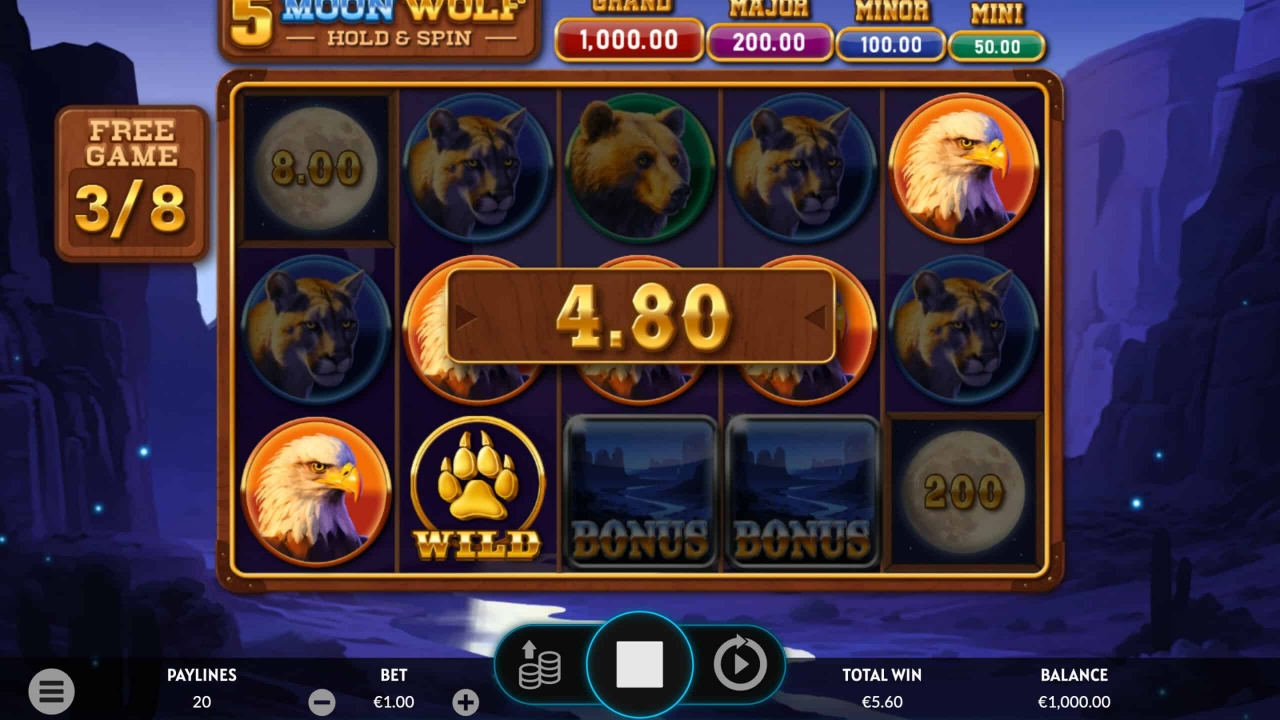Click the MINI 50.00 jackpot badge
The height and width of the screenshot is (720, 1280).
tap(996, 43)
